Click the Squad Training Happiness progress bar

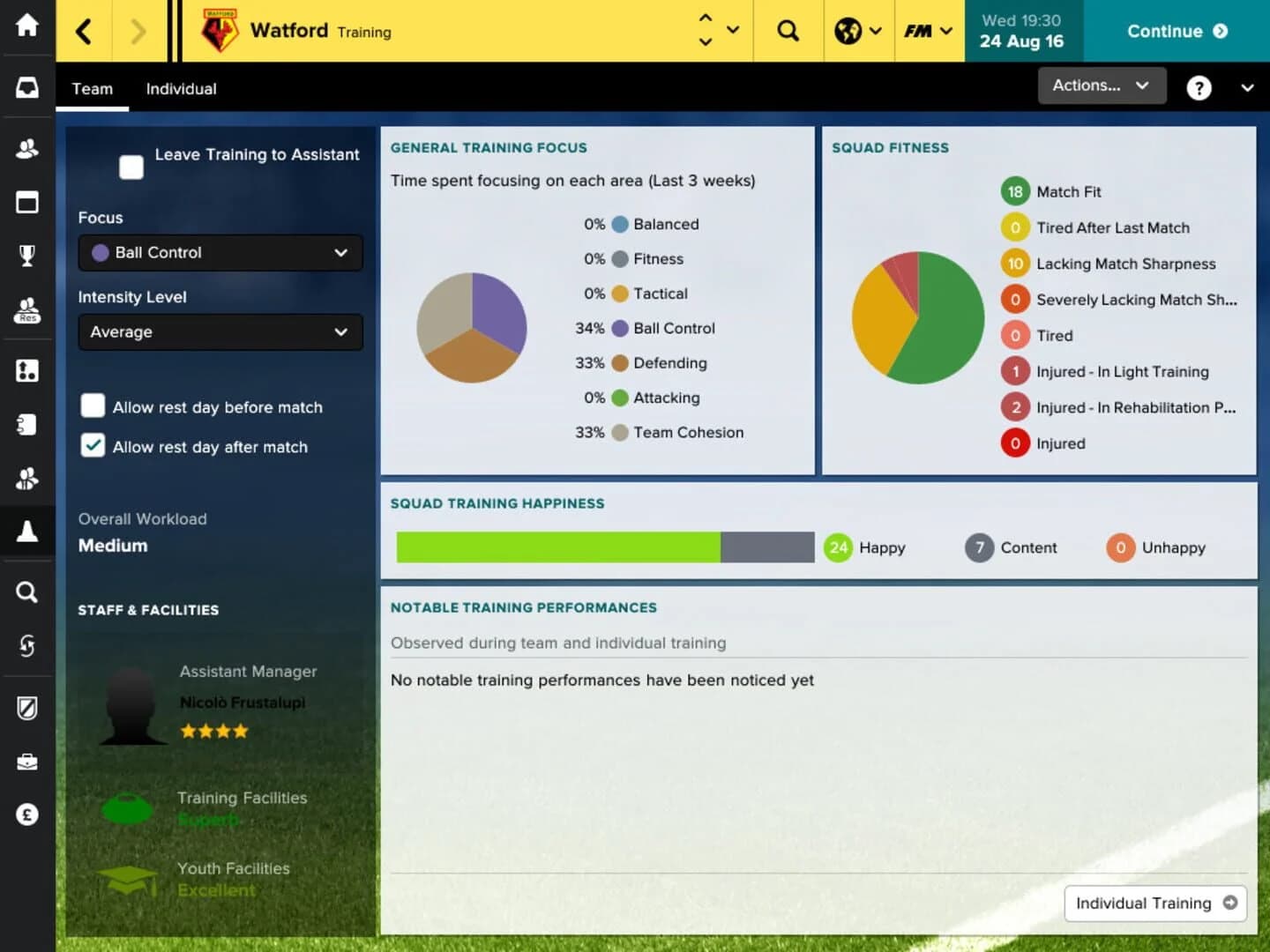pos(605,547)
